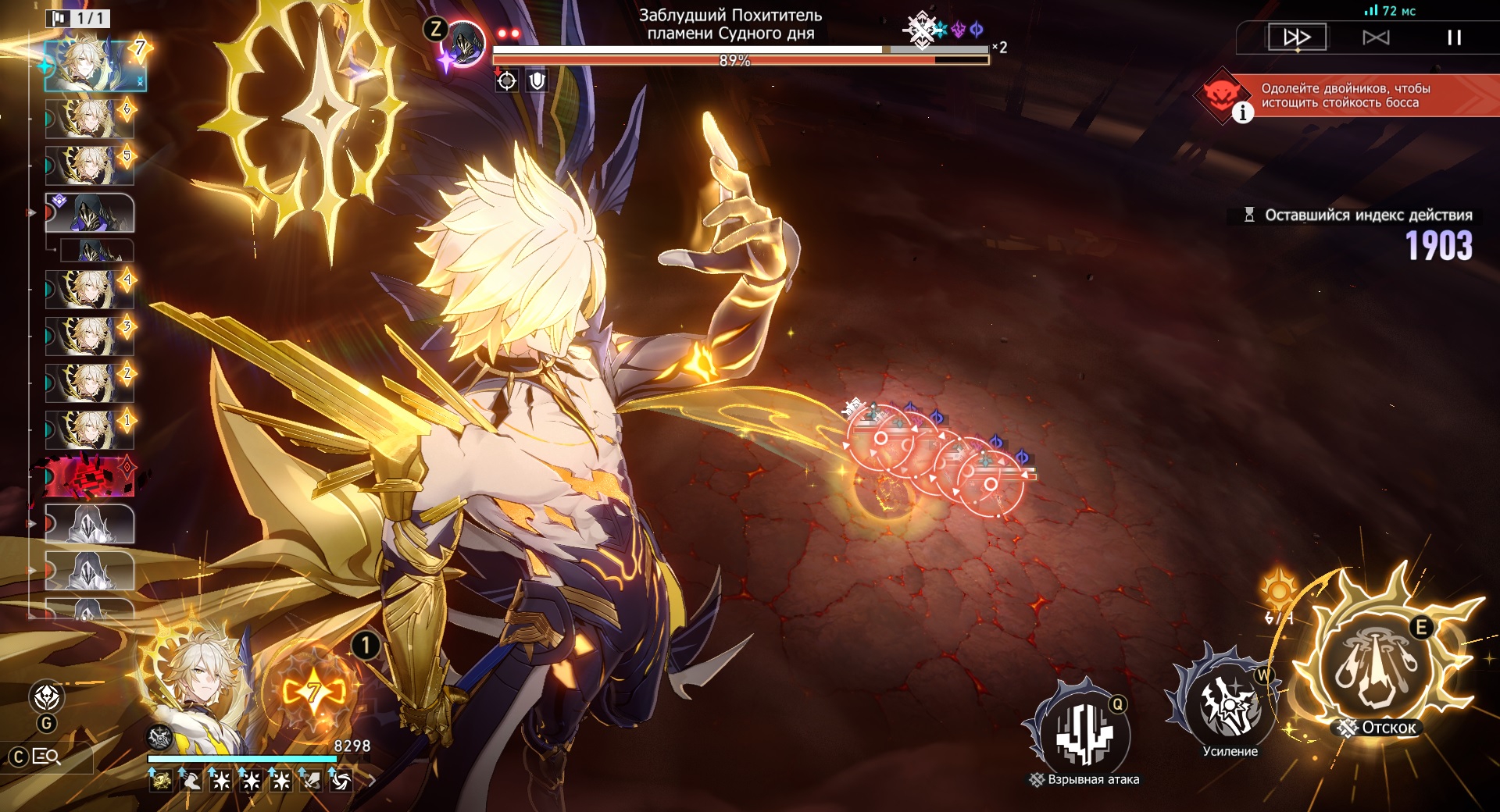Open the boss objective info icon
1500x812 pixels.
[1242, 113]
